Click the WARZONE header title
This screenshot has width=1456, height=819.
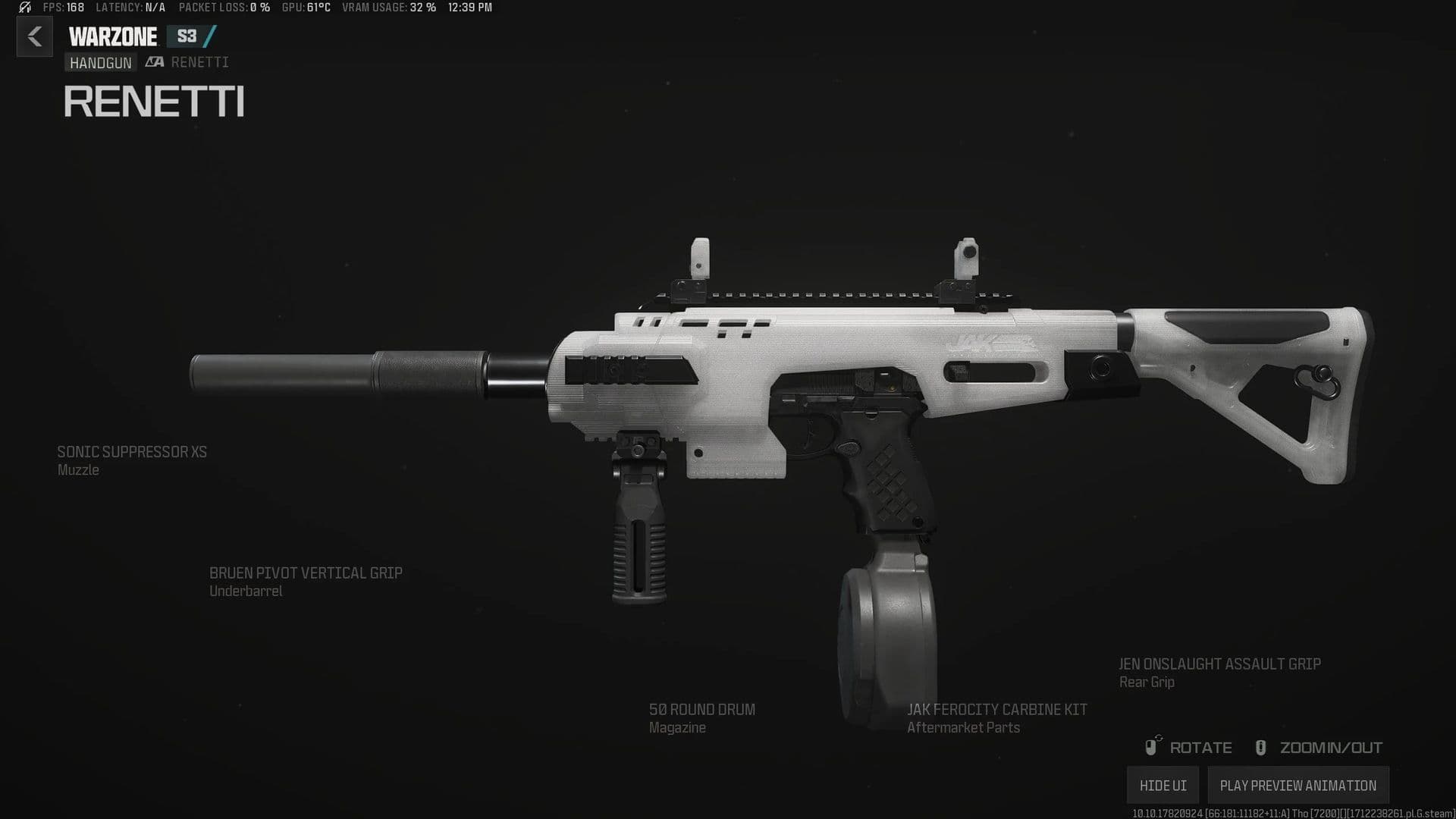[111, 36]
